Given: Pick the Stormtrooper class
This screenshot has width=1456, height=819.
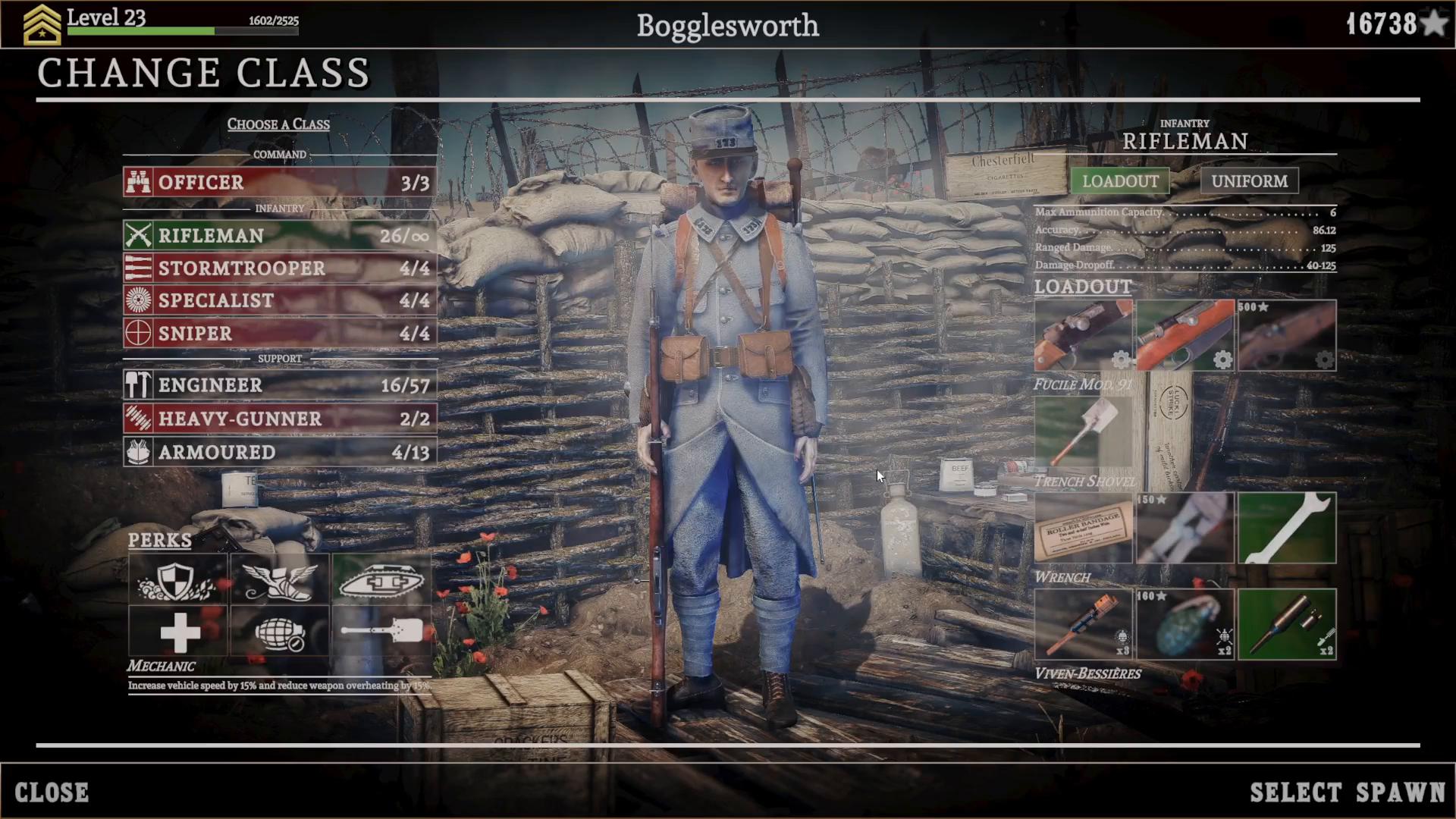Looking at the screenshot, I should pyautogui.click(x=280, y=268).
